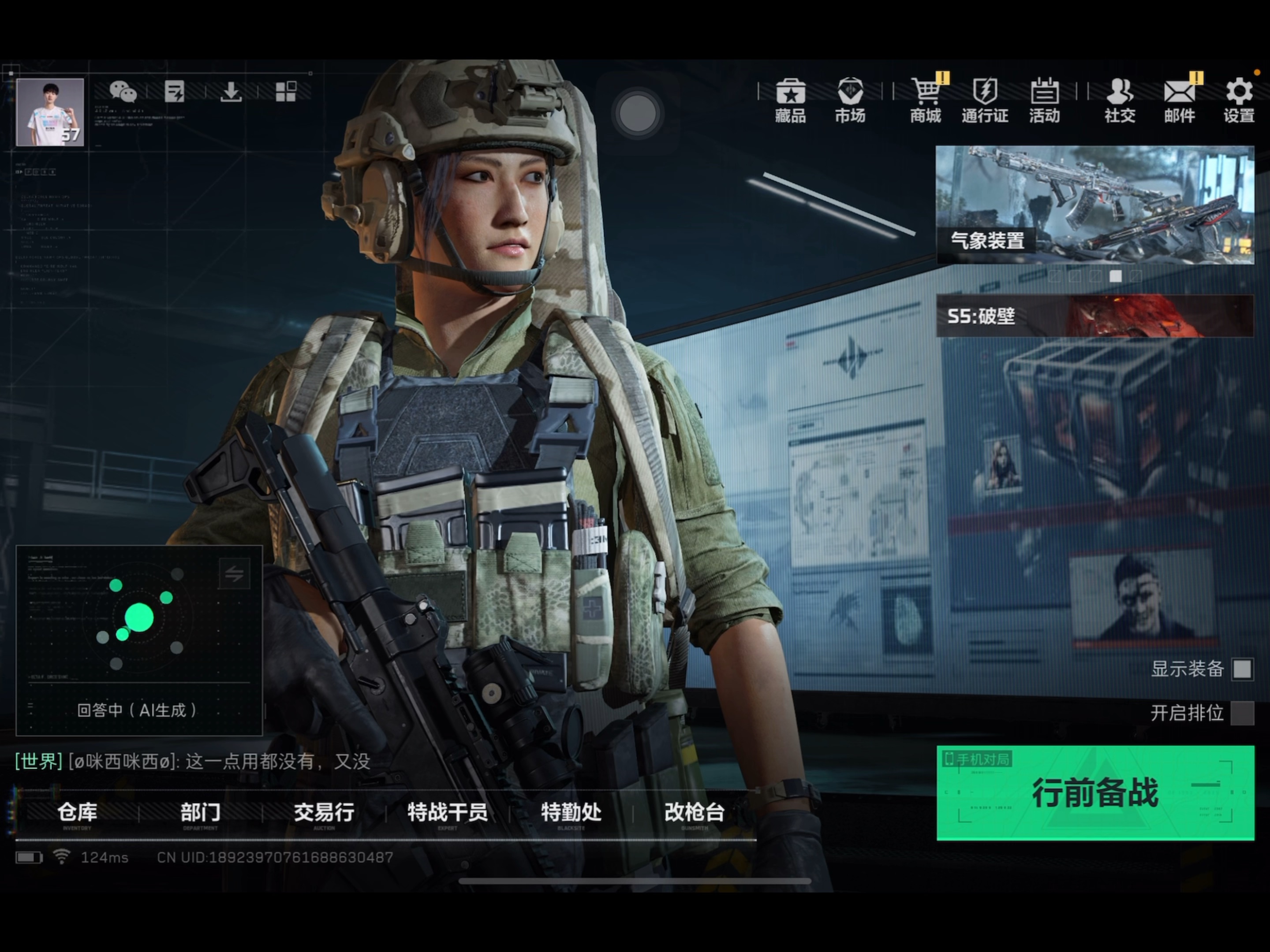The image size is (1270, 952).
Task: Open the S5:破壁 season banner
Action: 1094,316
